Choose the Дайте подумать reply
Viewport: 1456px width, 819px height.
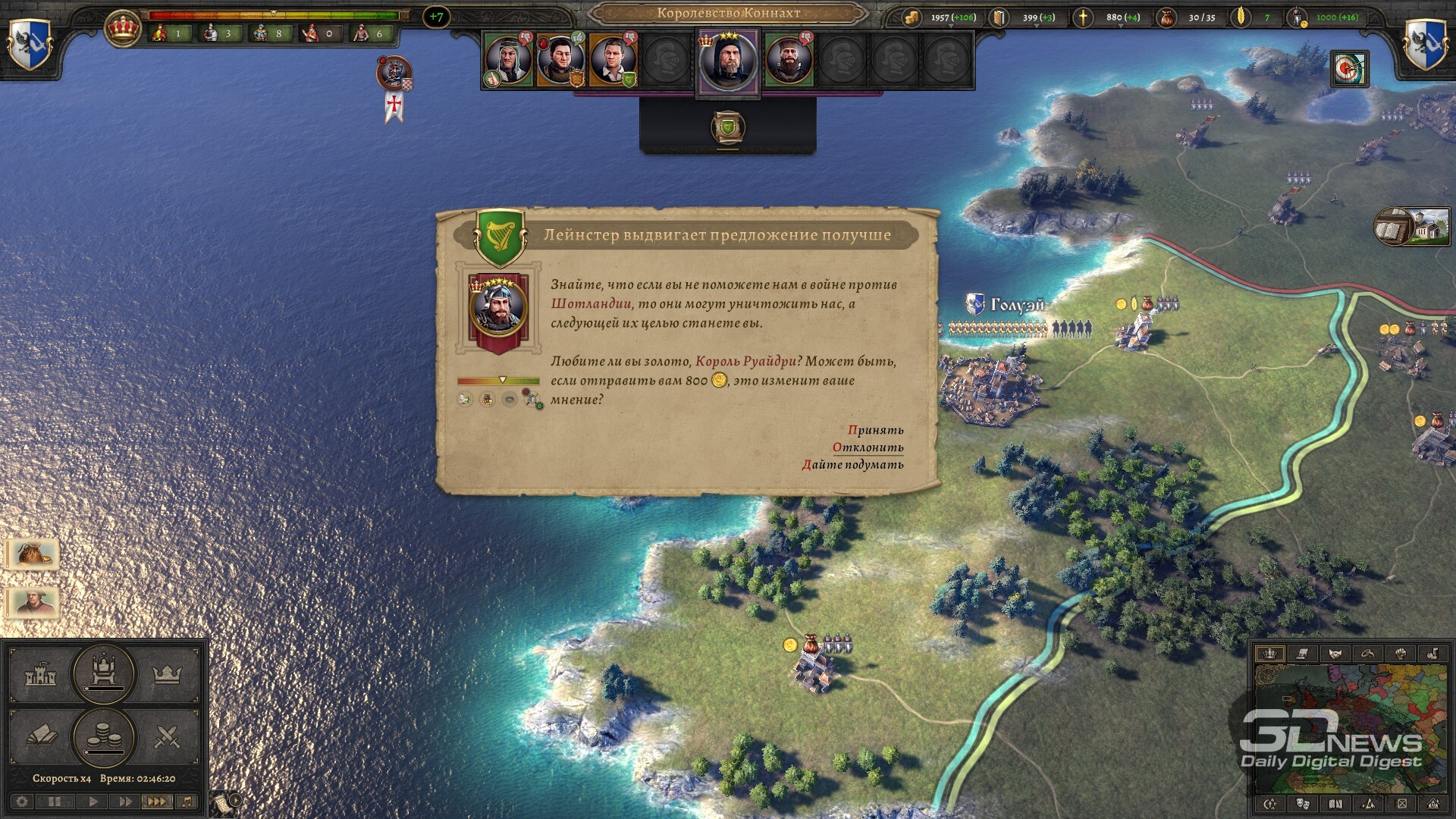(x=853, y=465)
